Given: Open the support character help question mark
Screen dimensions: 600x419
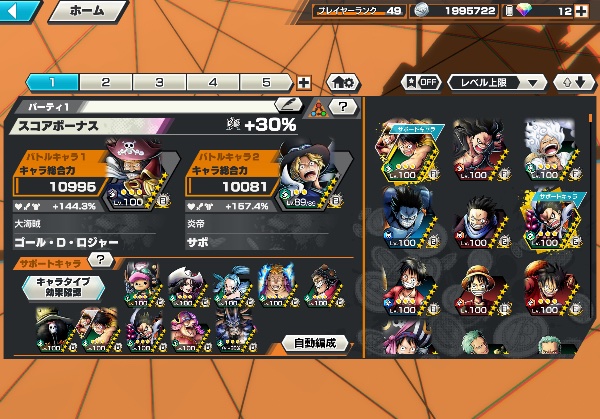Looking at the screenshot, I should click(100, 260).
